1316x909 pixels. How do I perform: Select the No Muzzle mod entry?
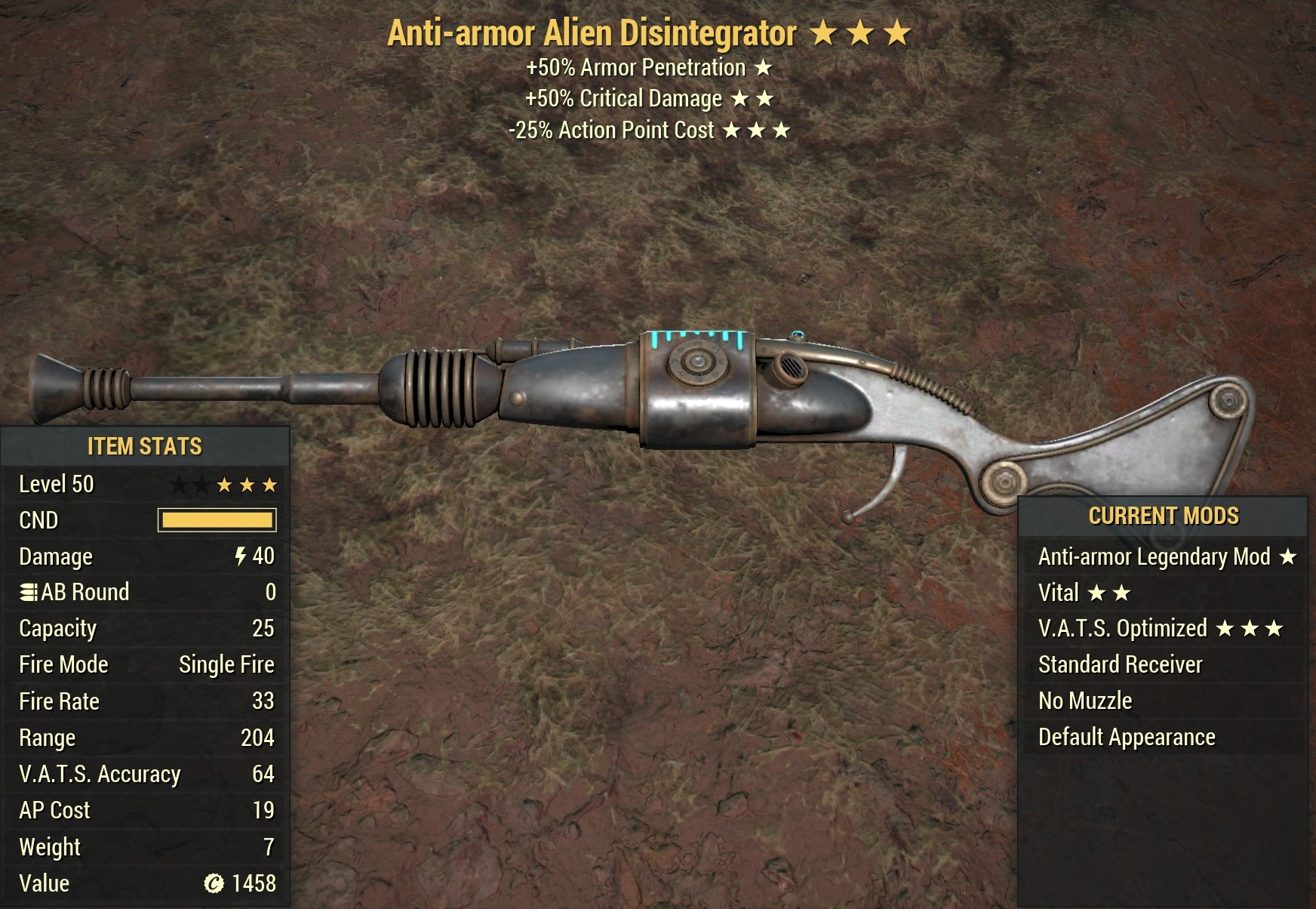pos(1084,701)
